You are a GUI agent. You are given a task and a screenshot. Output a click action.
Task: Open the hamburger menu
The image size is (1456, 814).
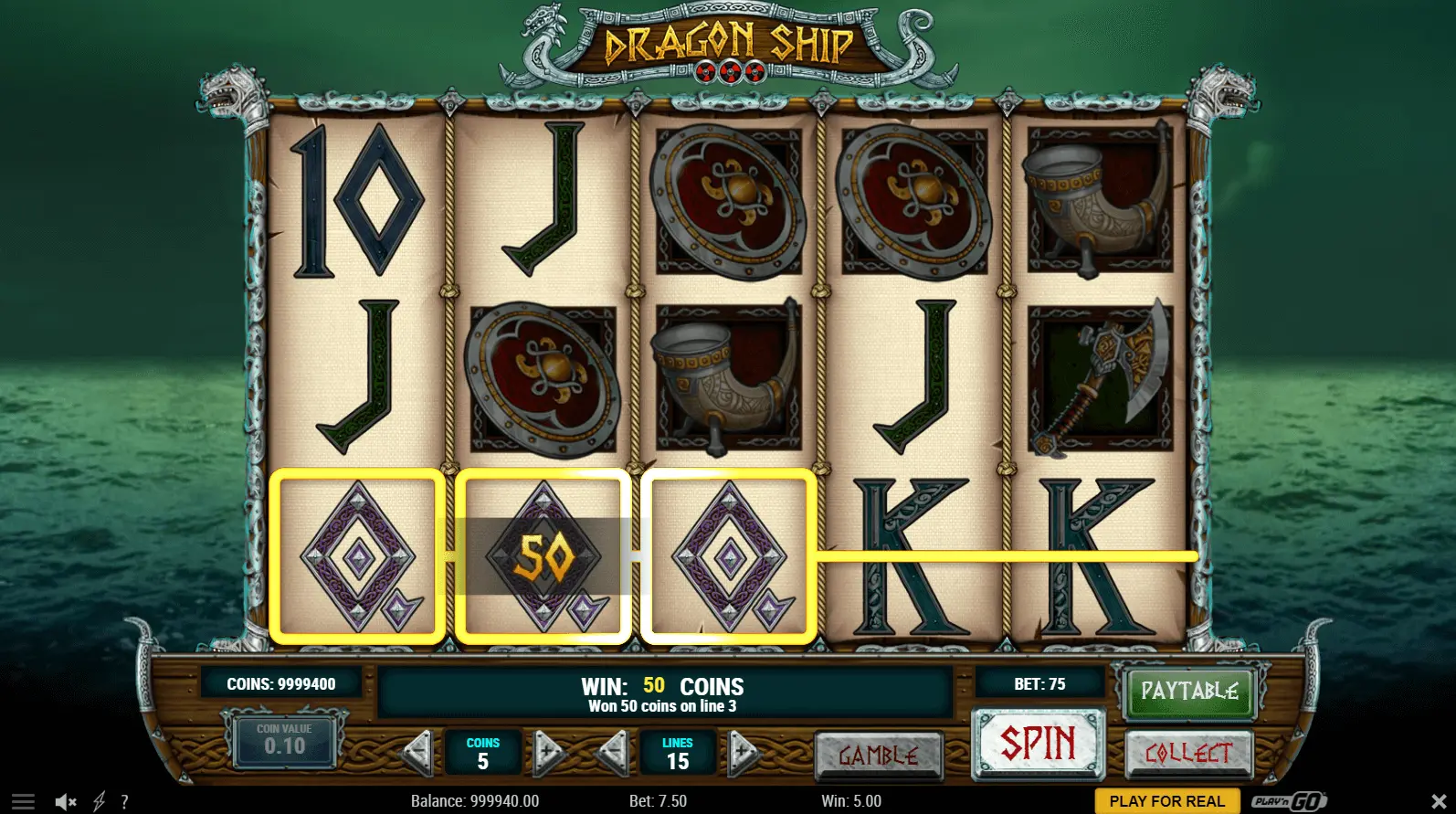(x=24, y=802)
